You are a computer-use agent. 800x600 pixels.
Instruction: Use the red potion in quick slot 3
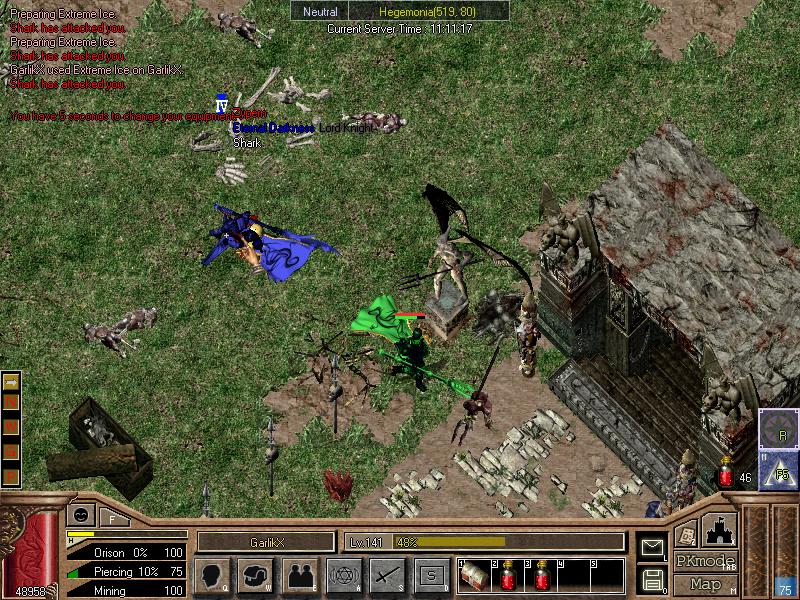point(543,576)
